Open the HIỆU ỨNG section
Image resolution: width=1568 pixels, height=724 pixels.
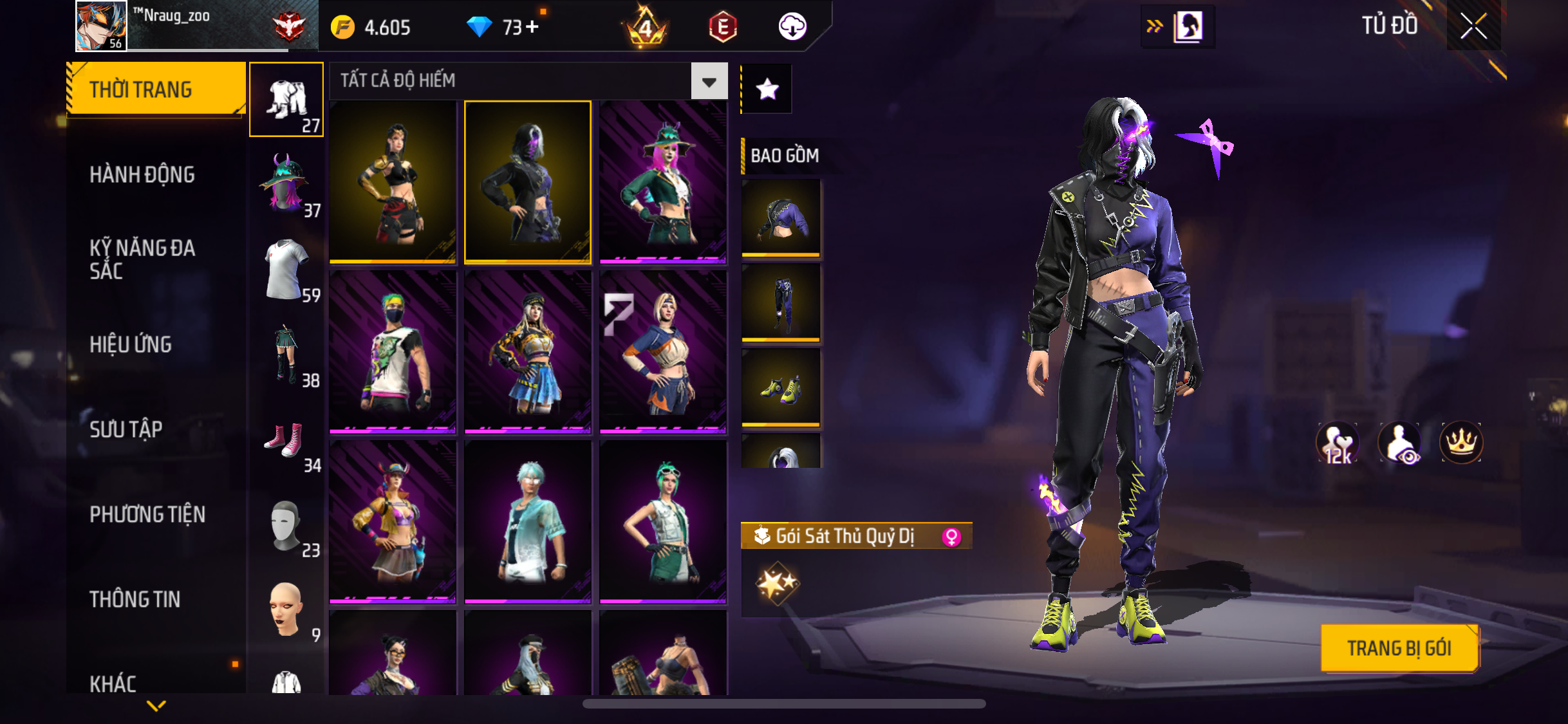(131, 344)
